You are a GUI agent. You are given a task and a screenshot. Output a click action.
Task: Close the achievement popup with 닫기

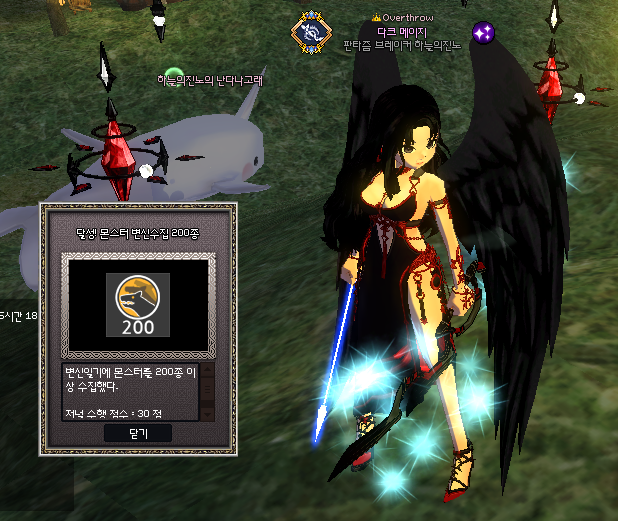(x=137, y=433)
